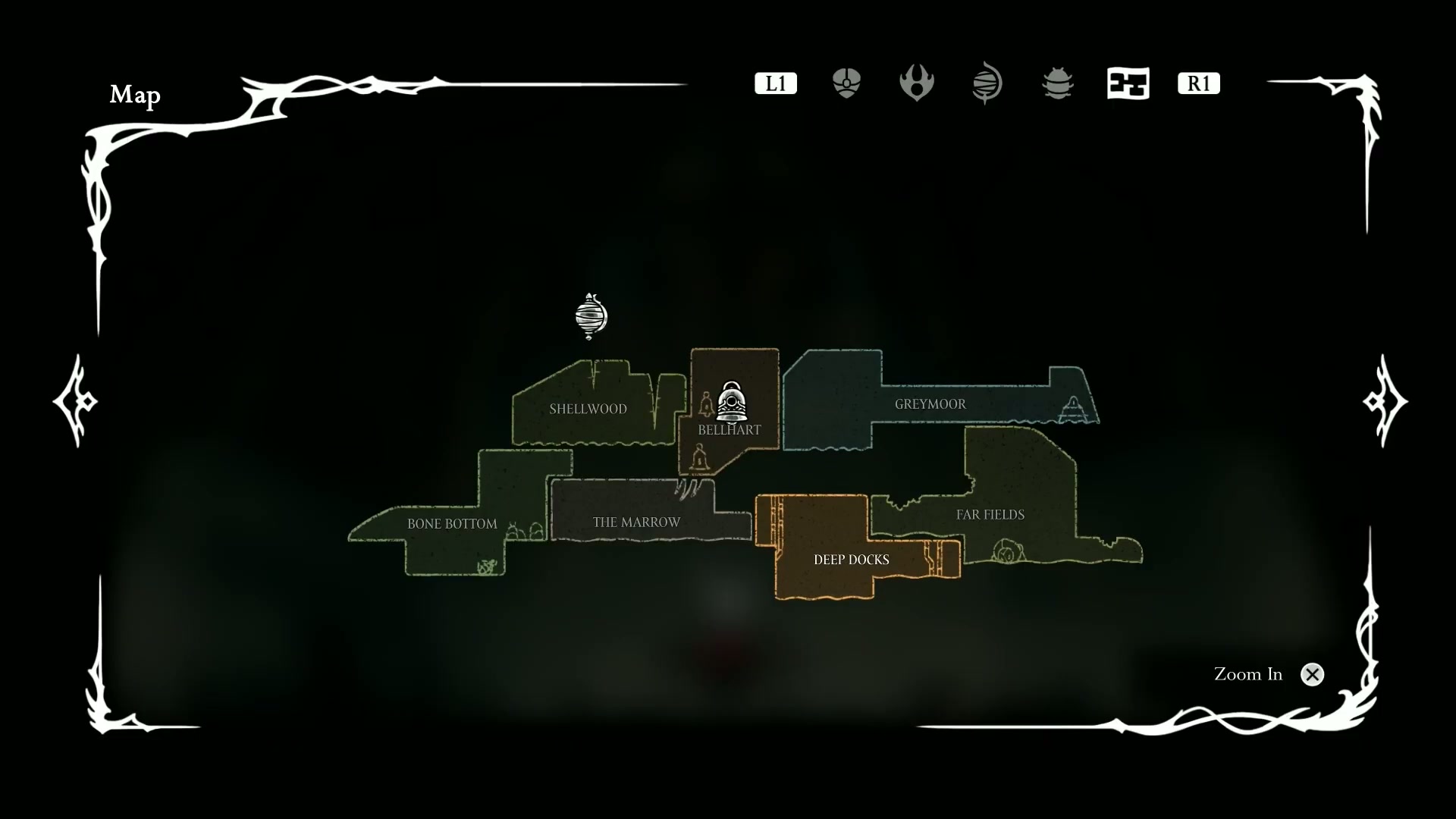Open the flame crest tab

[916, 83]
